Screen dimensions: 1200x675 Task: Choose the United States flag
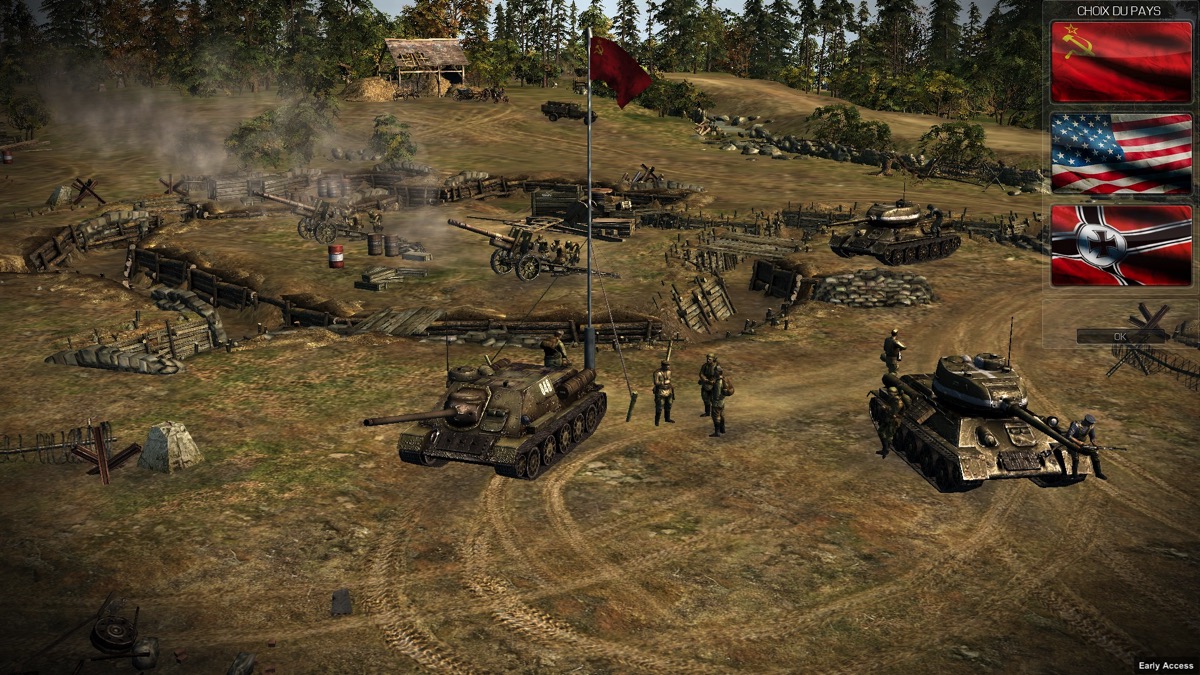1121,153
